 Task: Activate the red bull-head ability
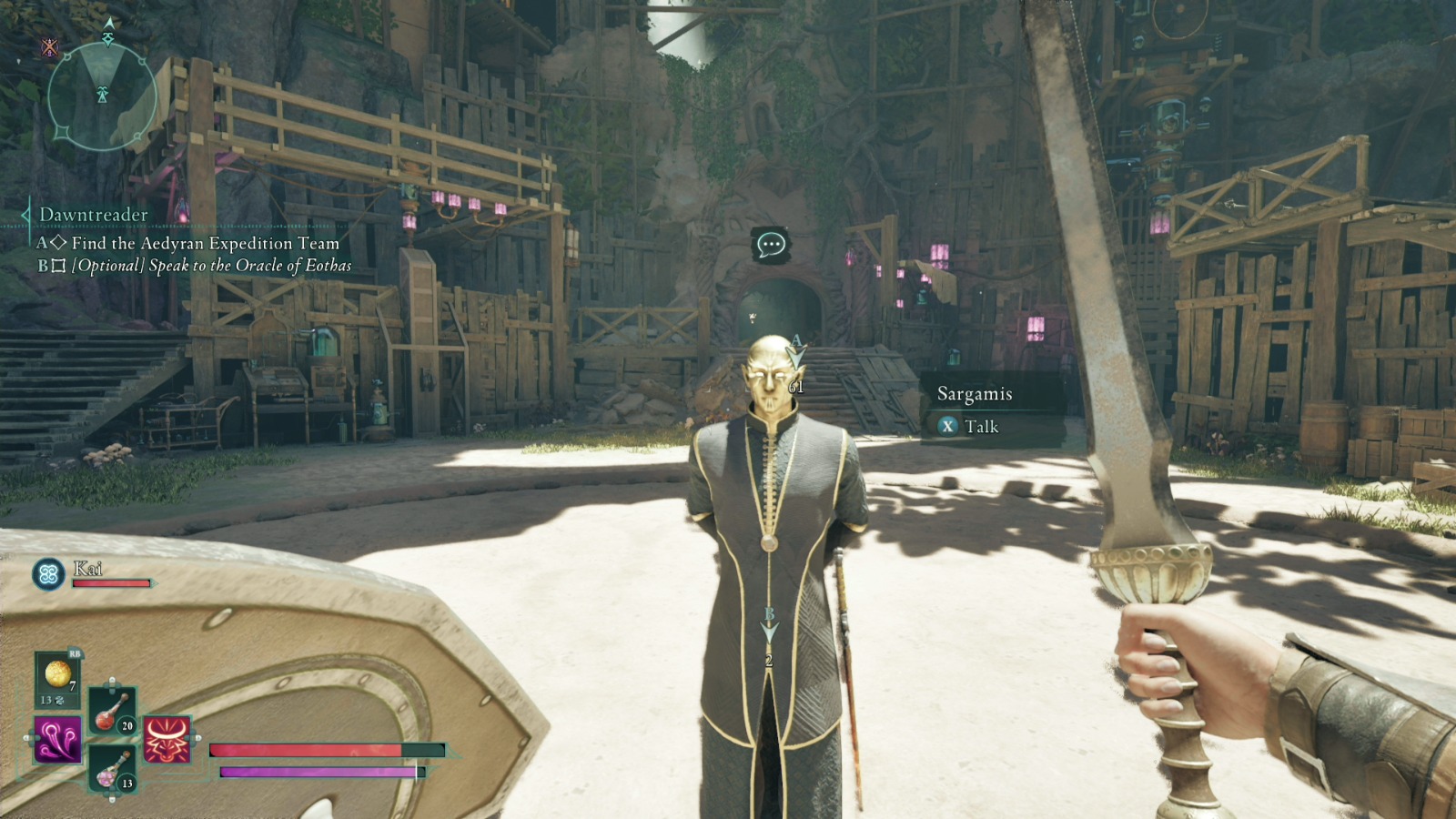point(167,738)
